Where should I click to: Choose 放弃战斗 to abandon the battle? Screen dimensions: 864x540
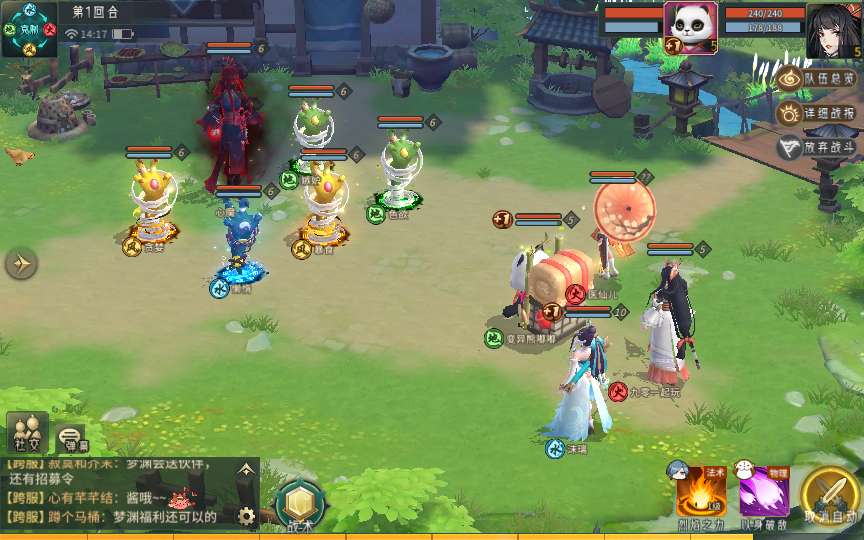tap(818, 147)
